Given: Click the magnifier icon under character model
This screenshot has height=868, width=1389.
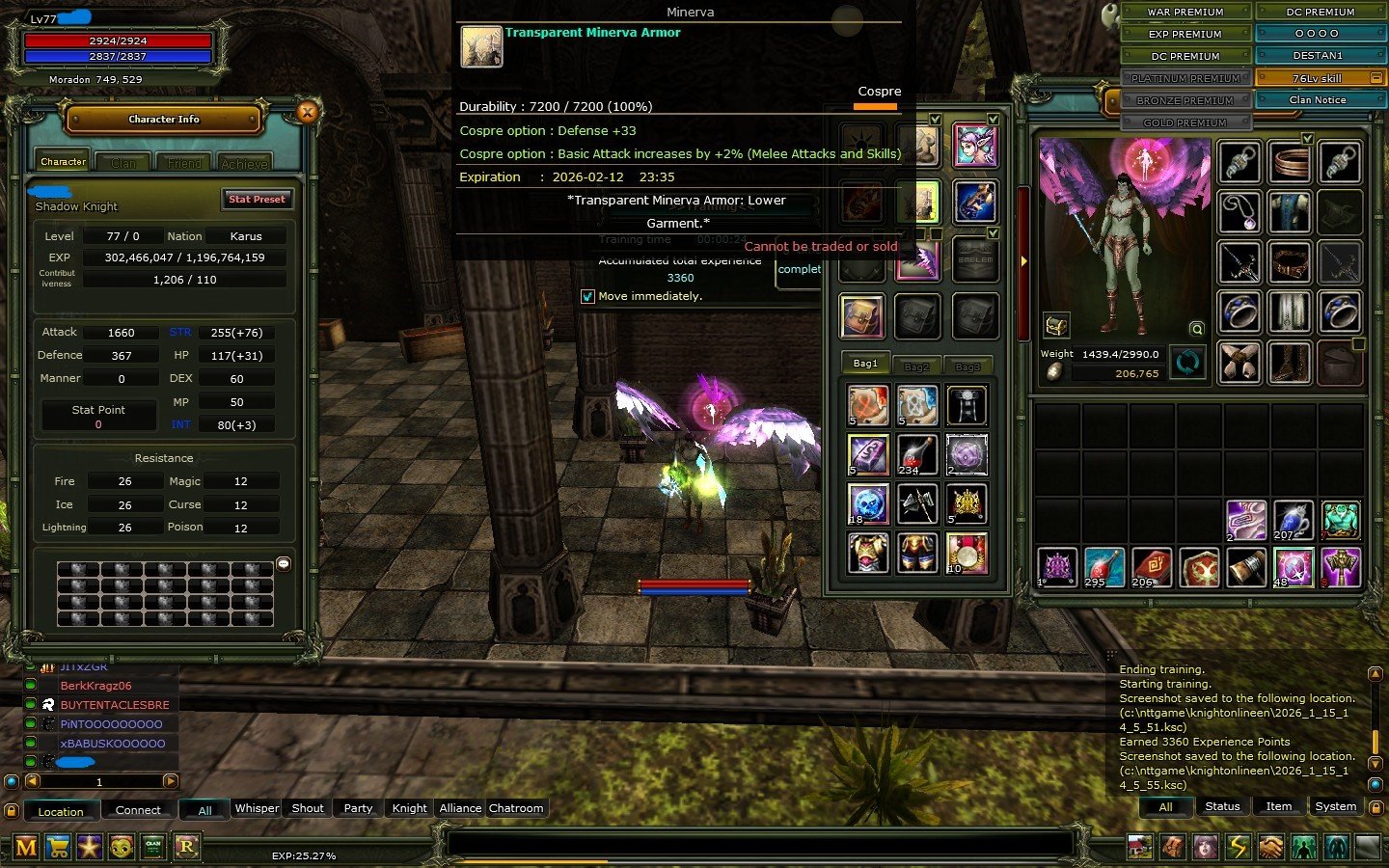Looking at the screenshot, I should tap(1196, 328).
